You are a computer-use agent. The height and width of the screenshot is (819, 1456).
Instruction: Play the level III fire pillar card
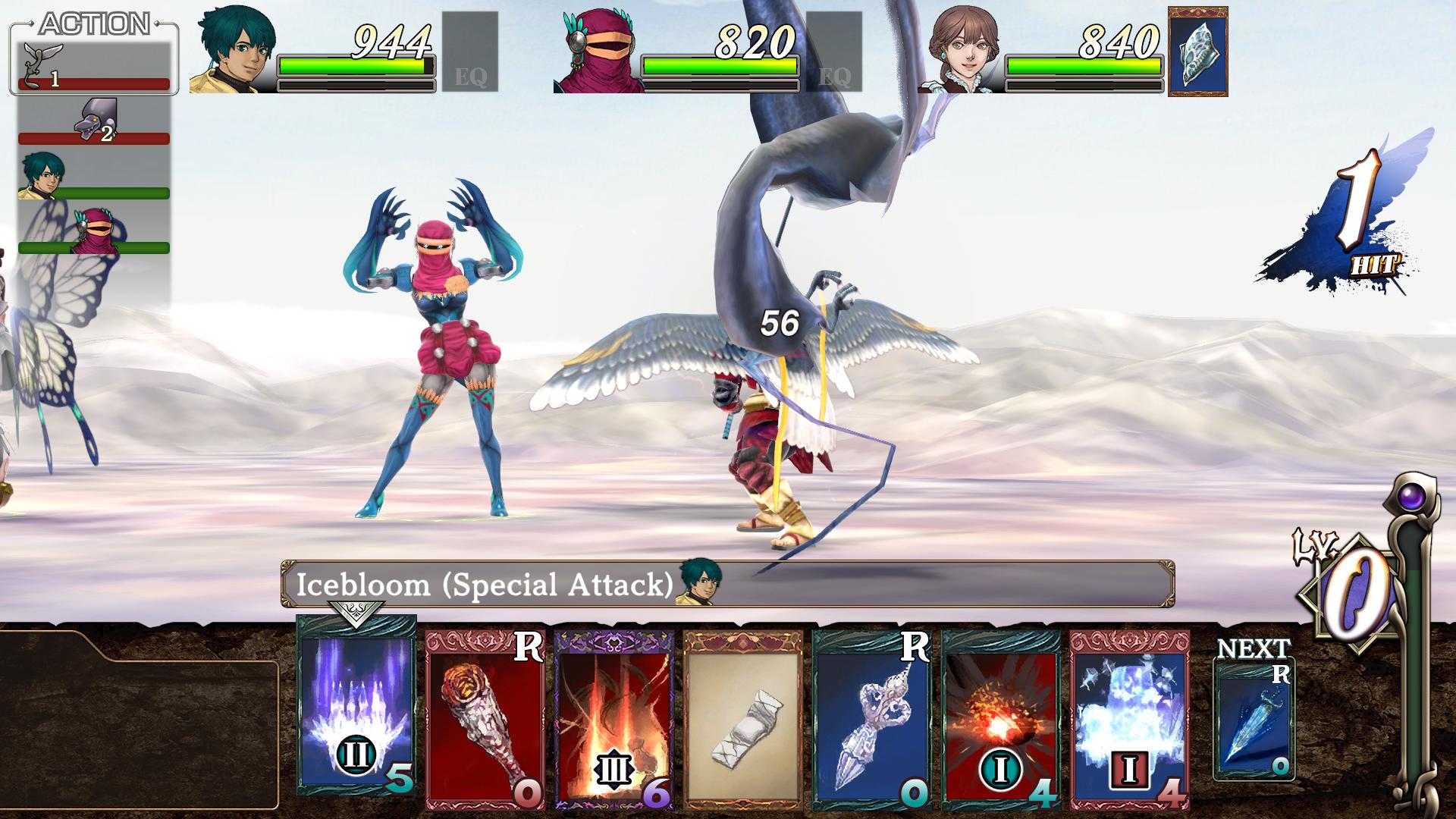(x=613, y=719)
